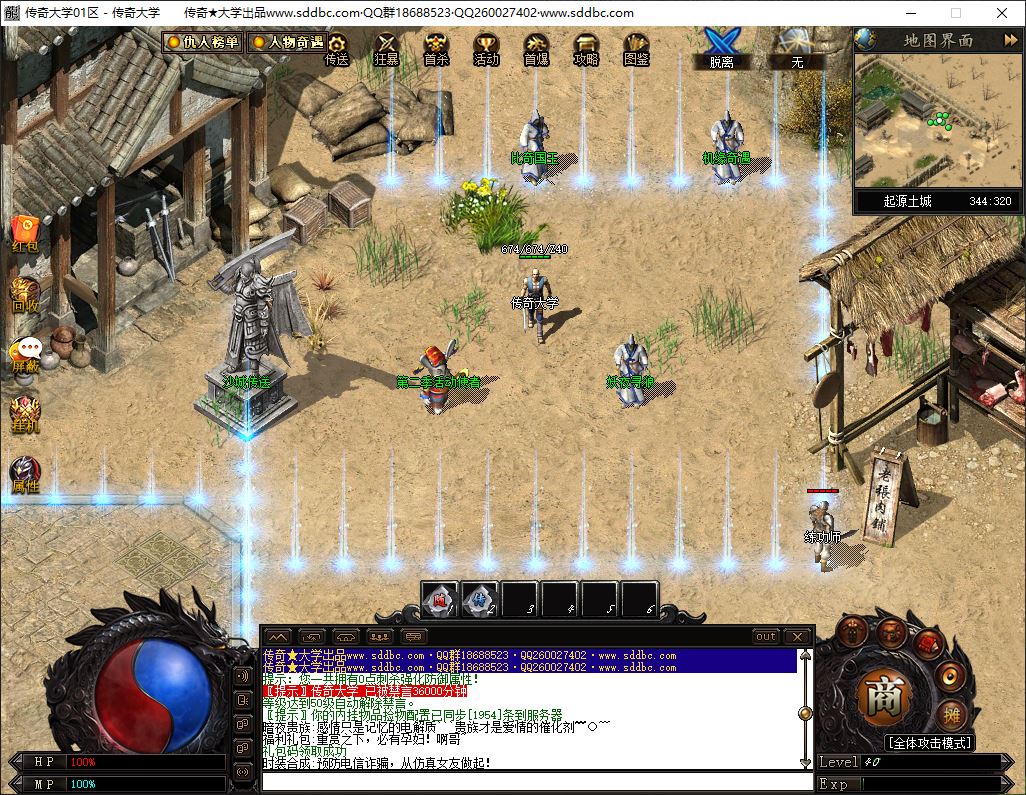Open the 属性 character attributes panel
The height and width of the screenshot is (795, 1026).
(25, 474)
